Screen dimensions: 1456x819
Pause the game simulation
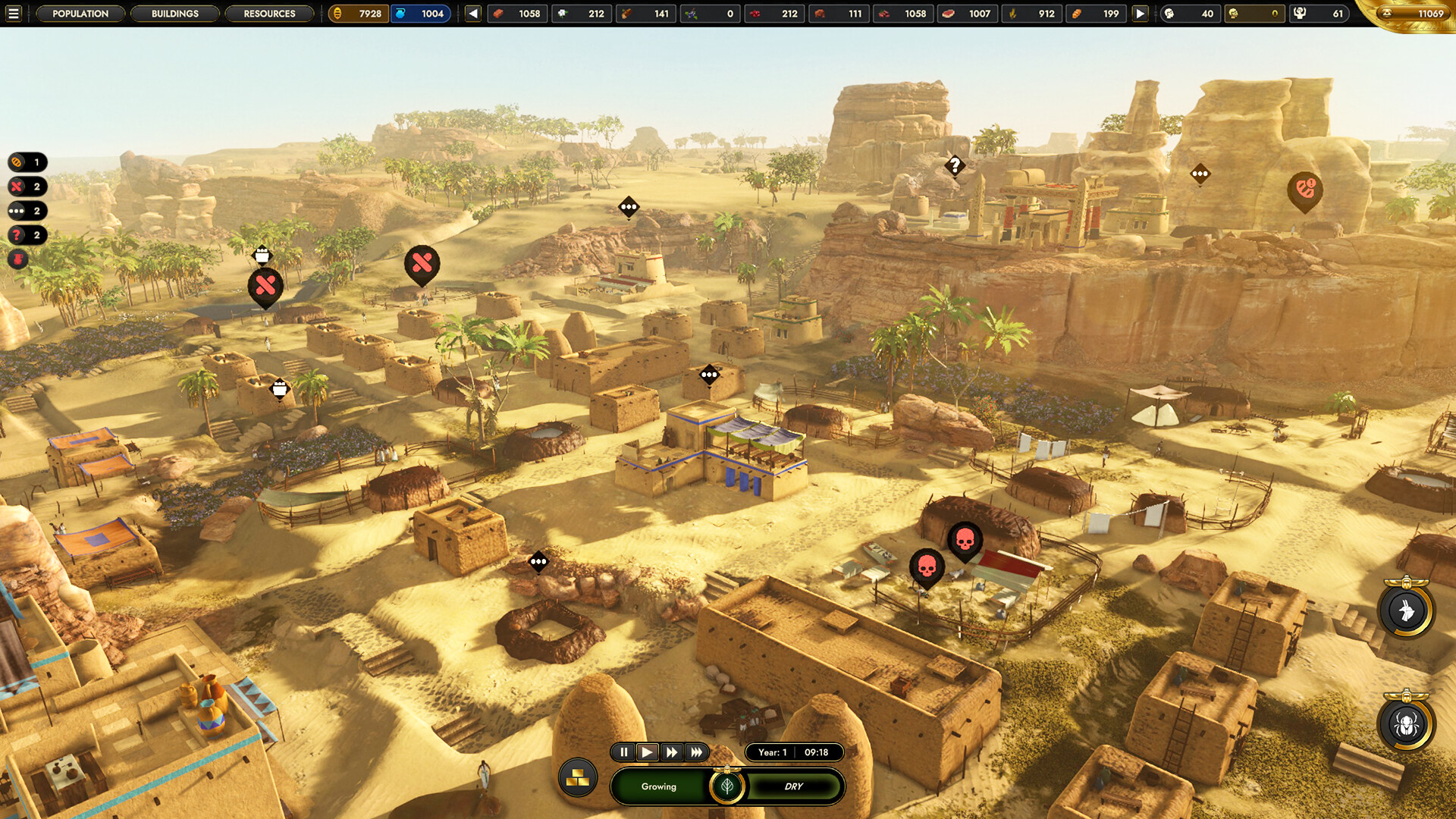point(623,752)
